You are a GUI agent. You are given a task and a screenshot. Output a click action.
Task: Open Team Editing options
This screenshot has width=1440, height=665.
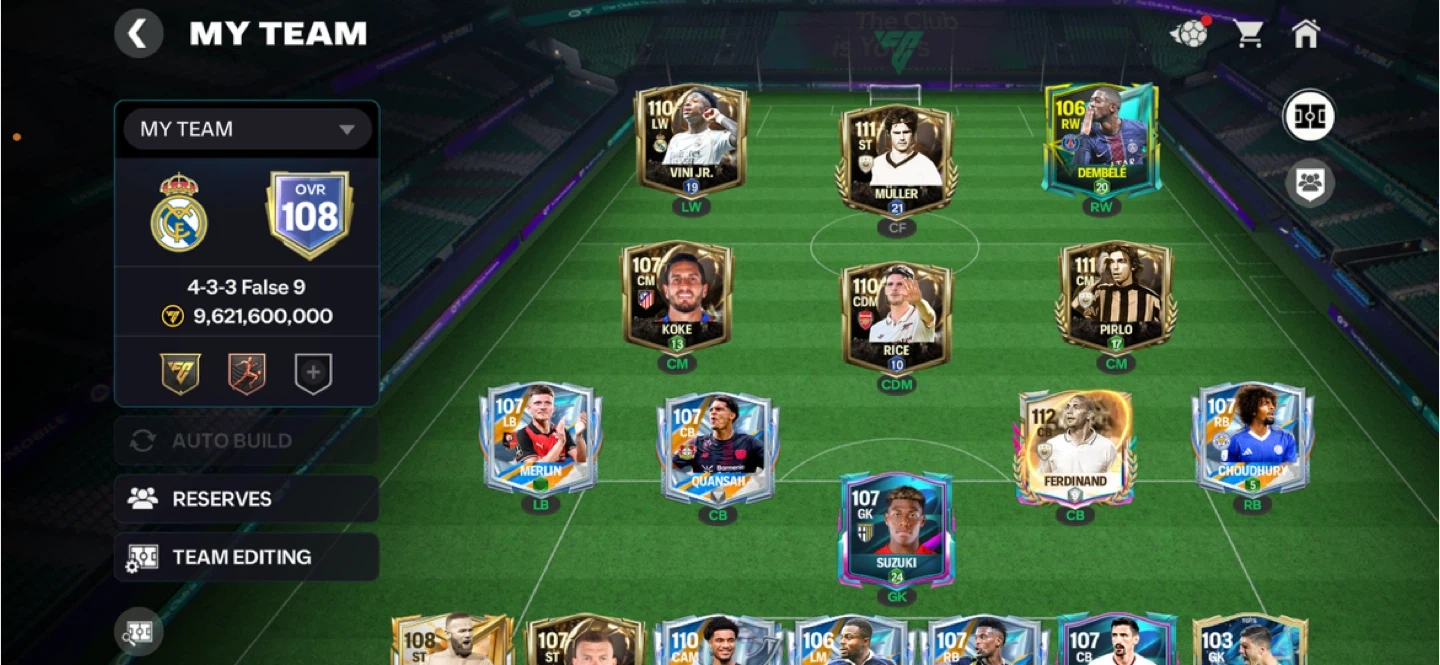pyautogui.click(x=246, y=557)
